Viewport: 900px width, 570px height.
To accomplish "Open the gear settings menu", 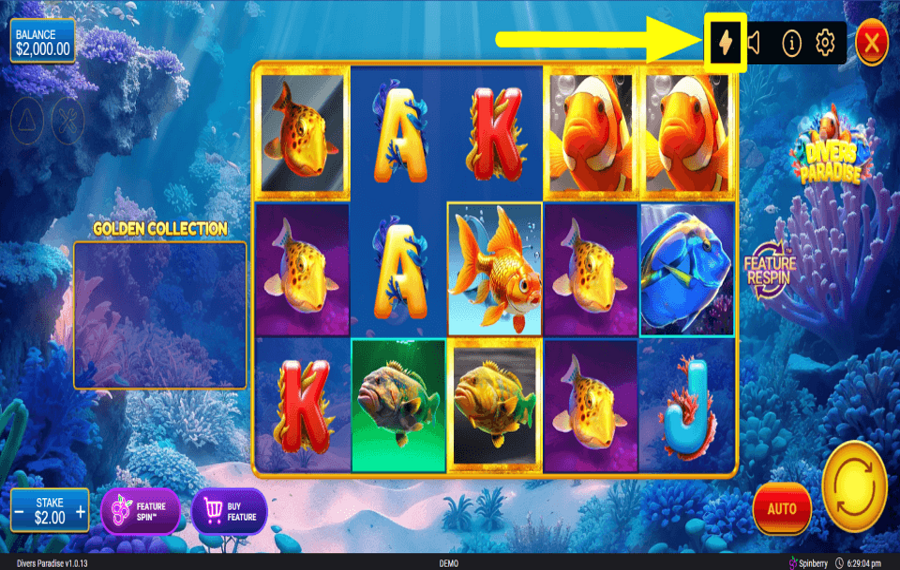I will [825, 42].
